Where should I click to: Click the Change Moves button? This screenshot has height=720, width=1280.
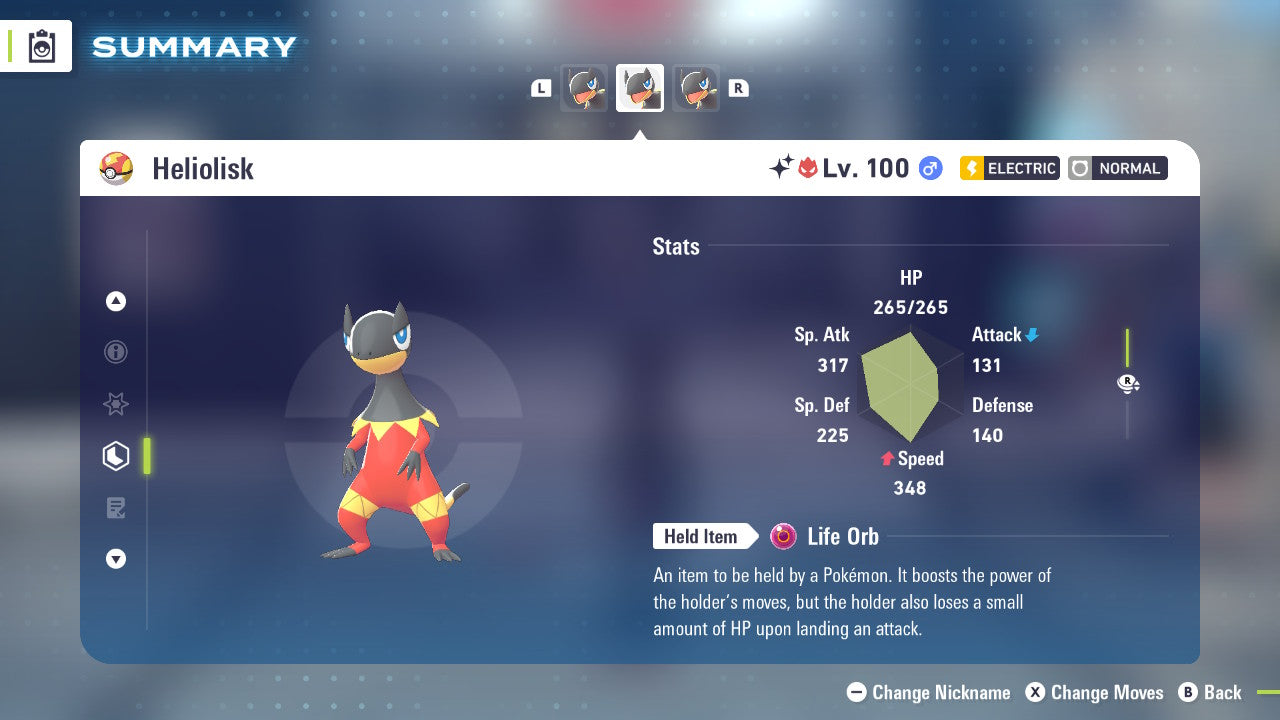point(1095,692)
